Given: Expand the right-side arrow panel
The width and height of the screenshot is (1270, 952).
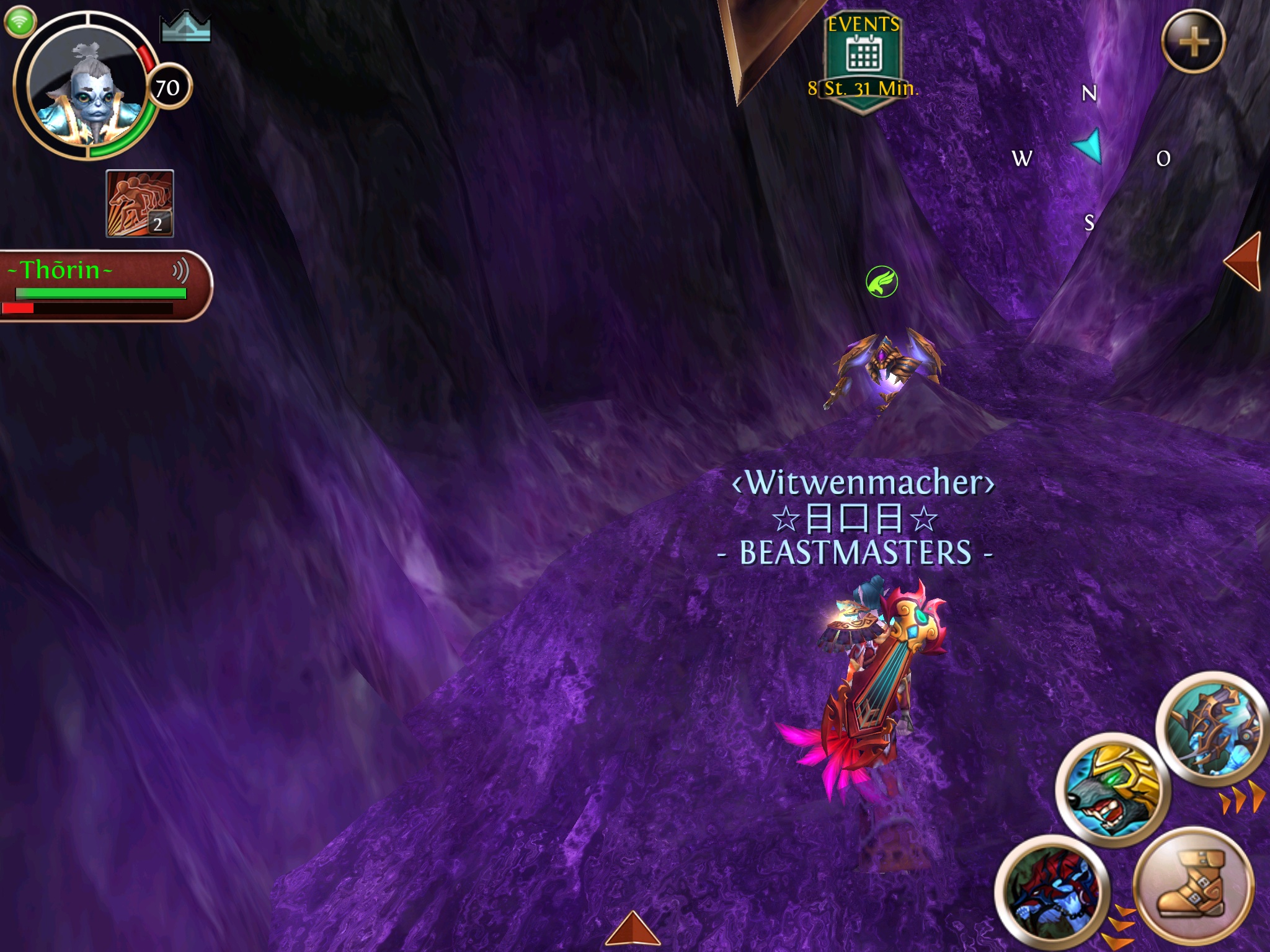Looking at the screenshot, I should [1244, 262].
